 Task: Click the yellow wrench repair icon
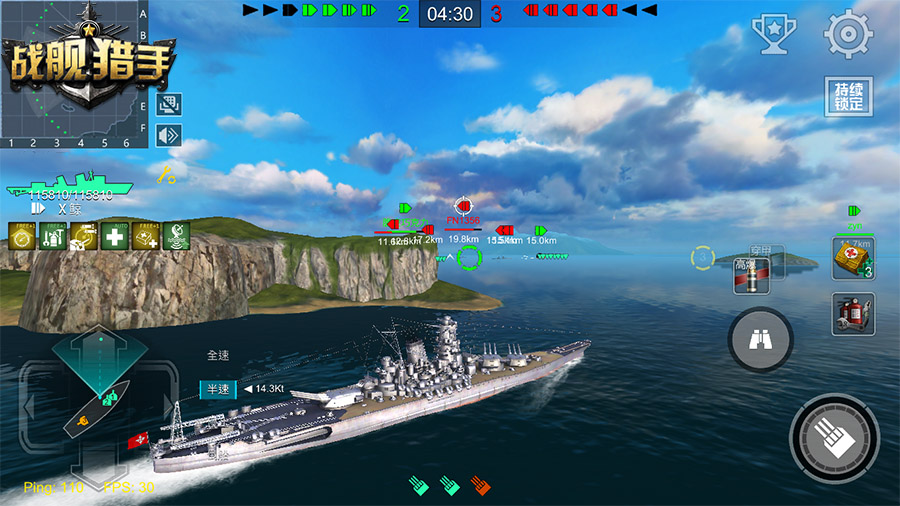pos(167,174)
